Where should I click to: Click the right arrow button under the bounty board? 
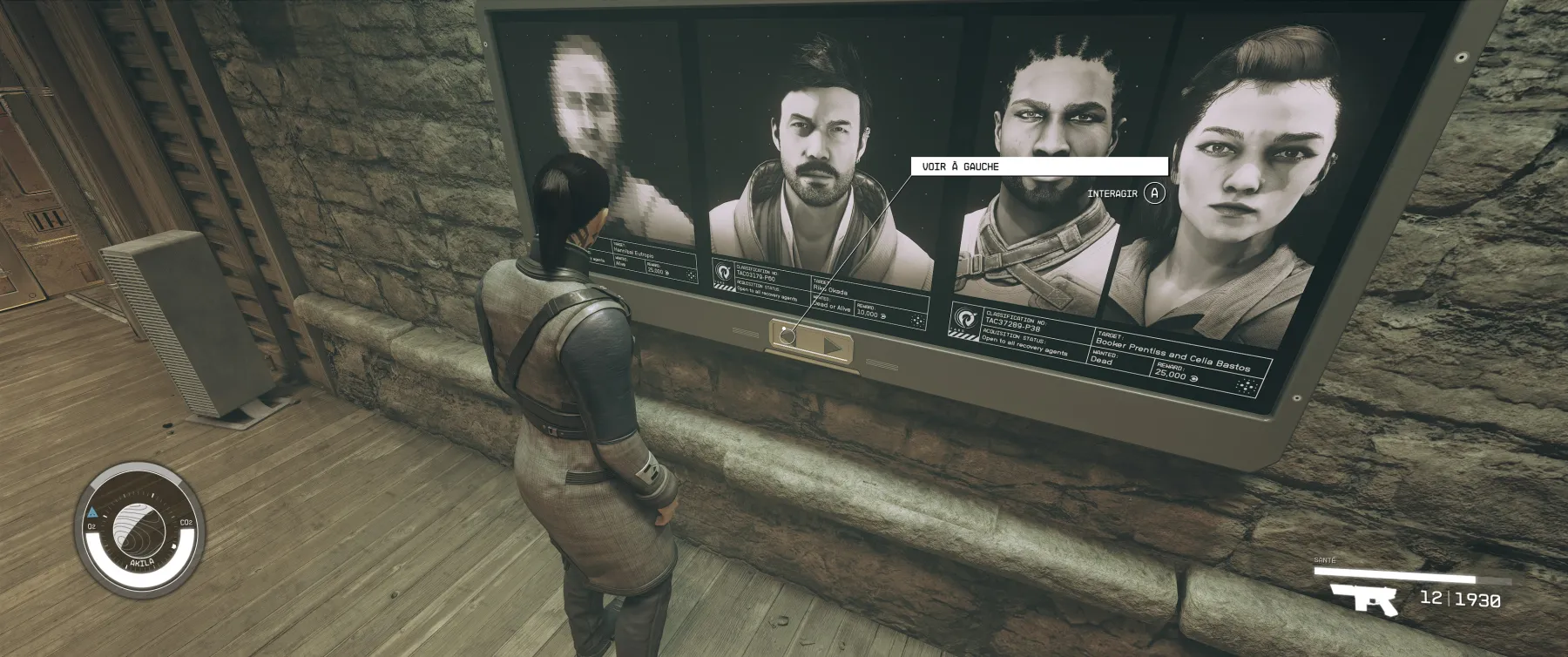[x=832, y=347]
